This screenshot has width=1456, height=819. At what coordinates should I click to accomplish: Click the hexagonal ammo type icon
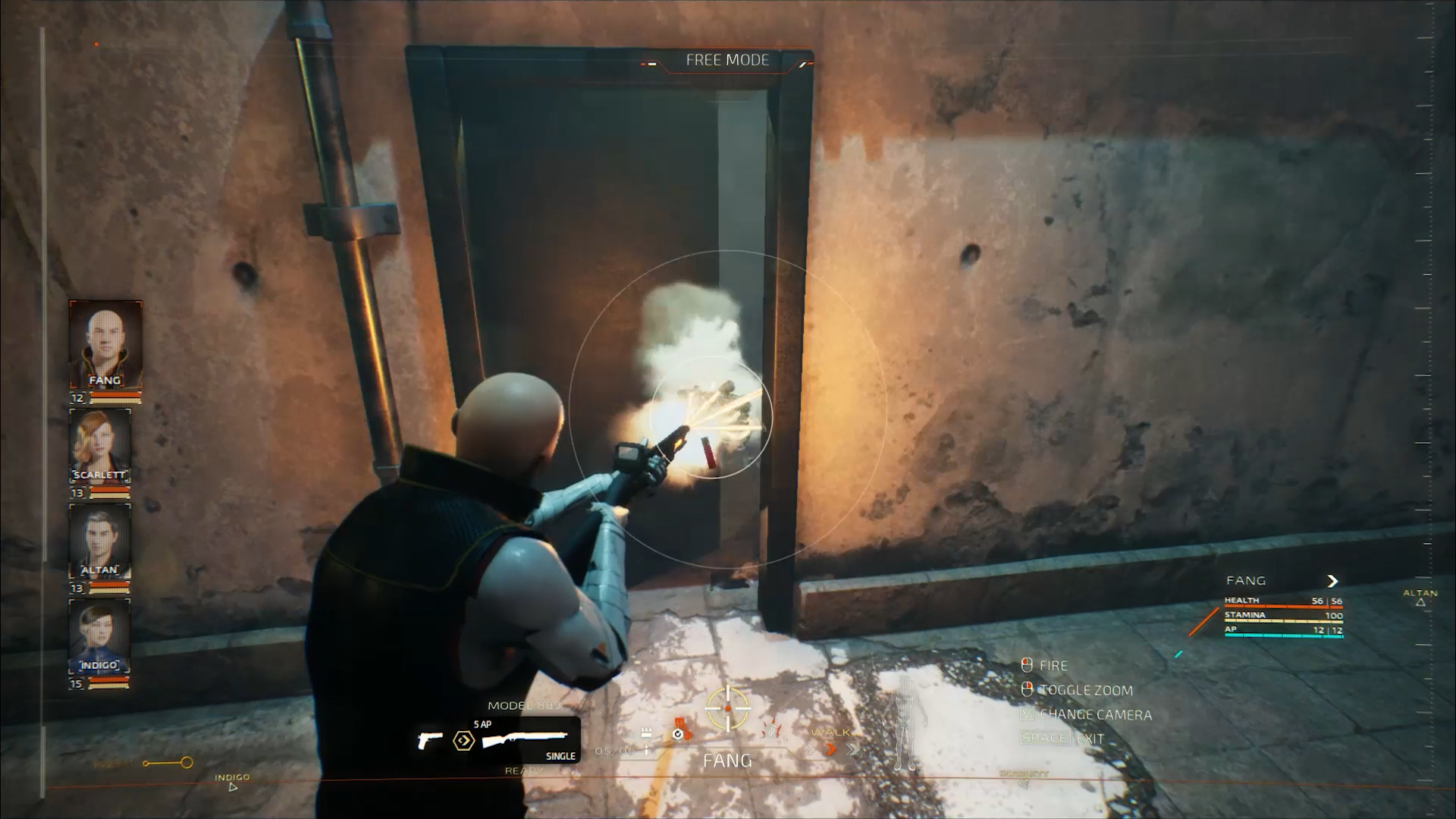pyautogui.click(x=463, y=740)
